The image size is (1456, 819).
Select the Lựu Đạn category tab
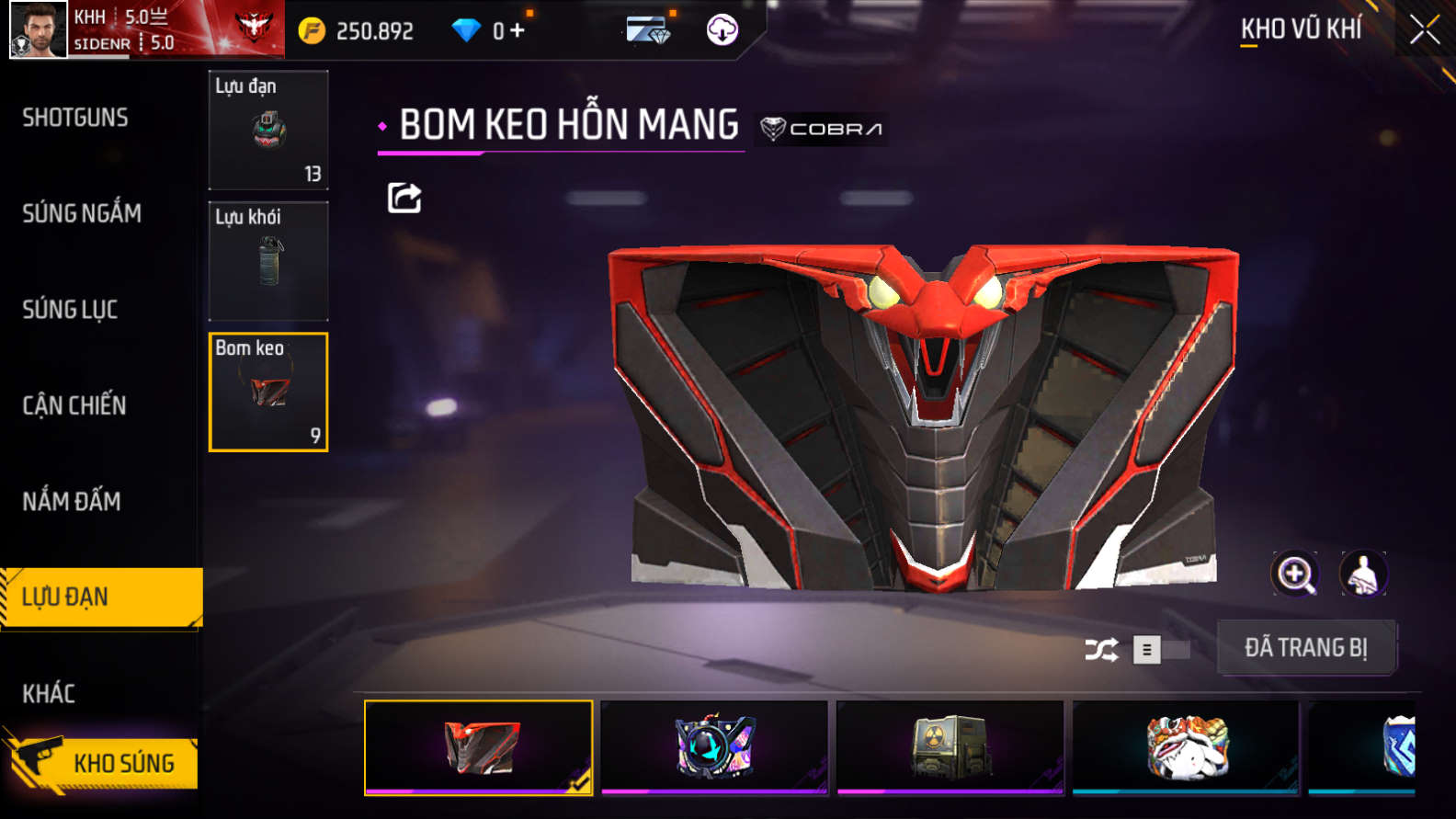point(101,597)
